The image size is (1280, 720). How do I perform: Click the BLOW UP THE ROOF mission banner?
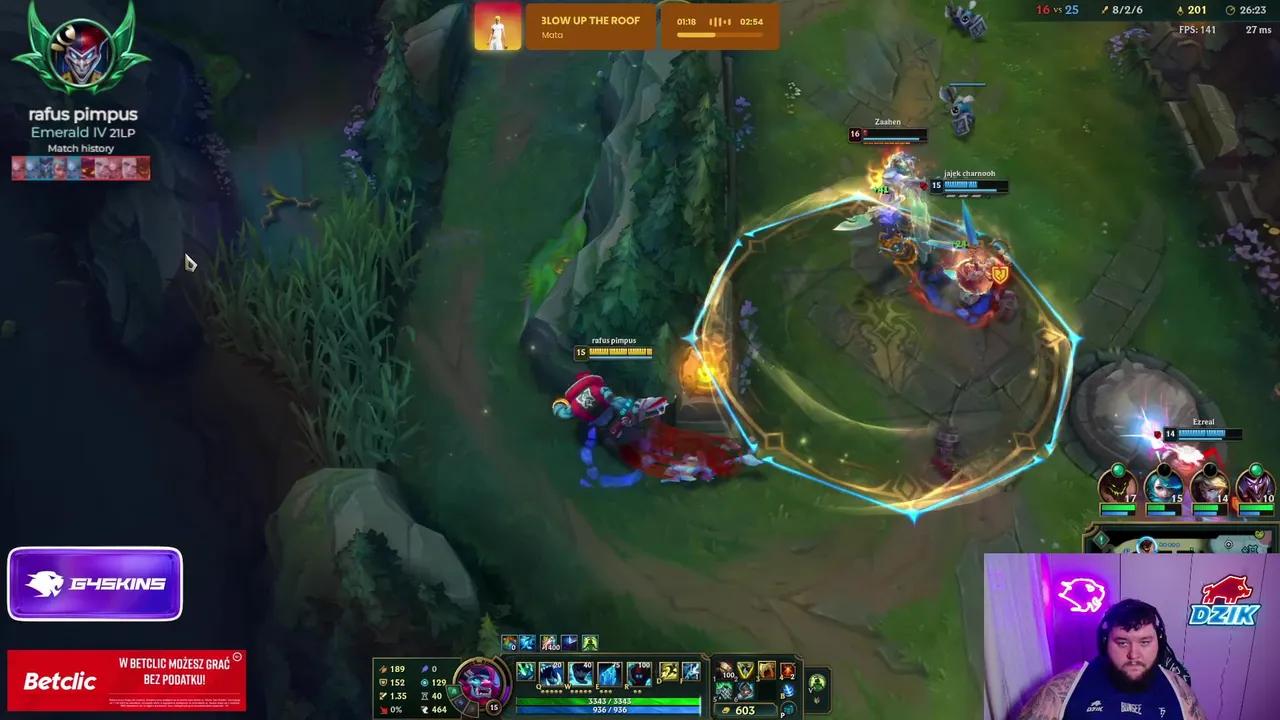click(591, 26)
